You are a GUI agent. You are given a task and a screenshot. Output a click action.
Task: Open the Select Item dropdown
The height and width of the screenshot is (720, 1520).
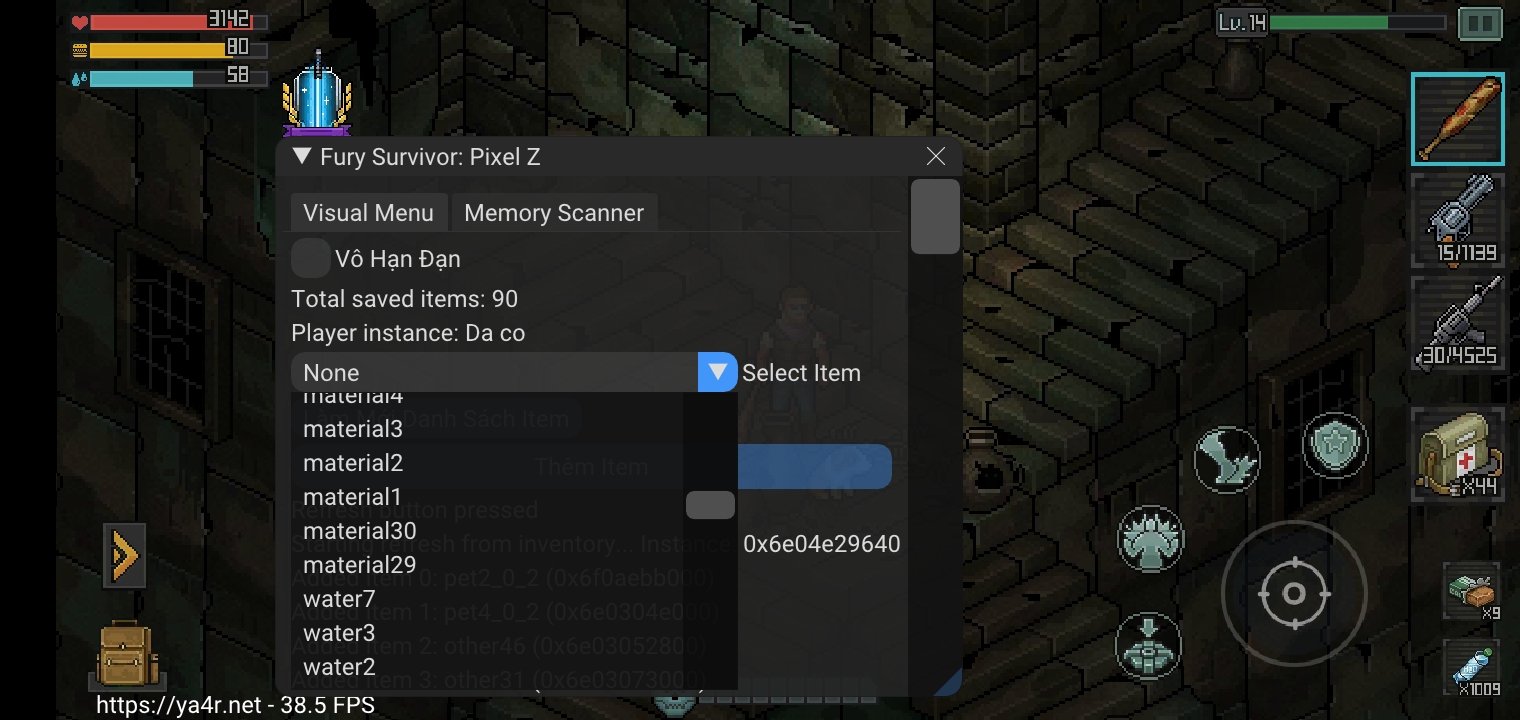coord(716,371)
